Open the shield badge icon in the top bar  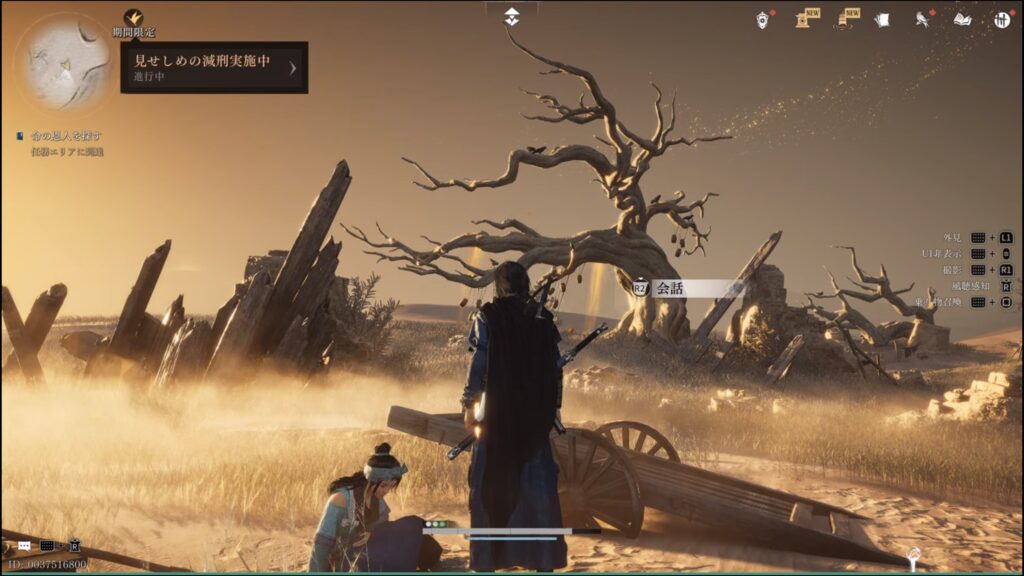pyautogui.click(x=763, y=19)
